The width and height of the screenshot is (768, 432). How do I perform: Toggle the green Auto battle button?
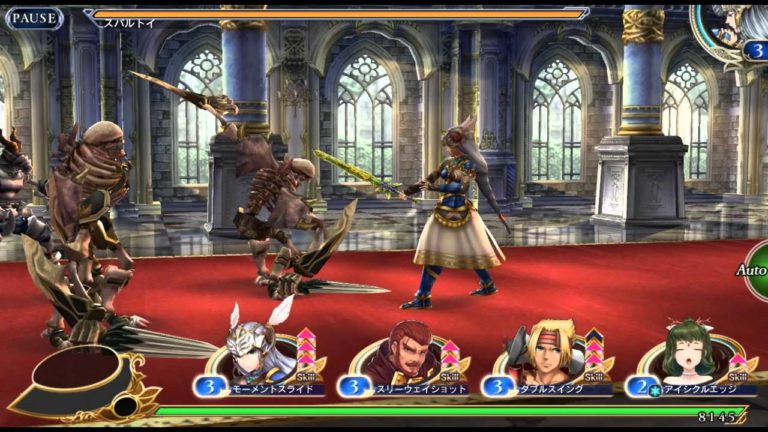pos(756,271)
